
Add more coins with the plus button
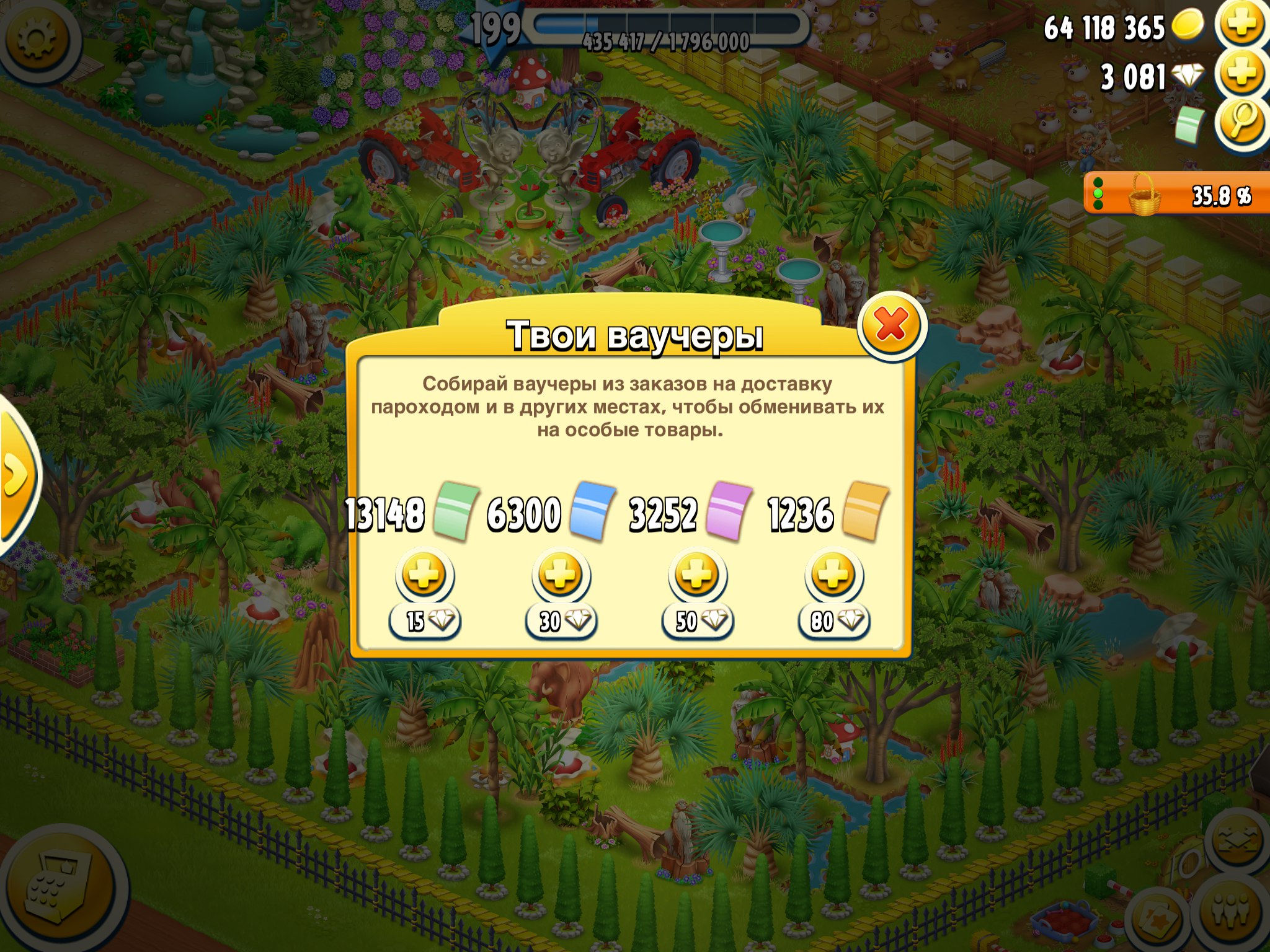tap(1241, 26)
